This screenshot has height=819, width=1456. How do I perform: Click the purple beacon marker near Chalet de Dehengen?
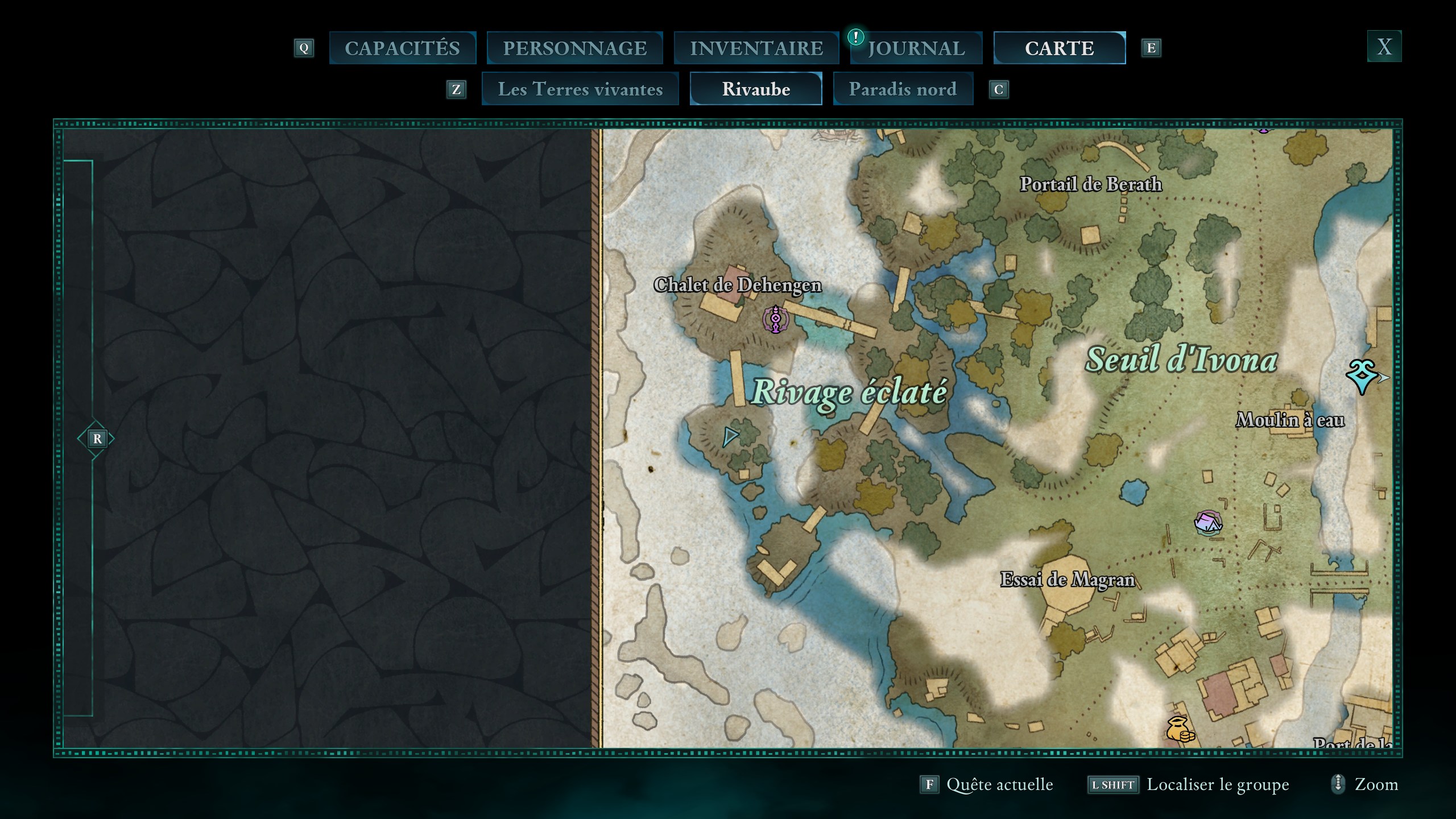click(x=775, y=319)
